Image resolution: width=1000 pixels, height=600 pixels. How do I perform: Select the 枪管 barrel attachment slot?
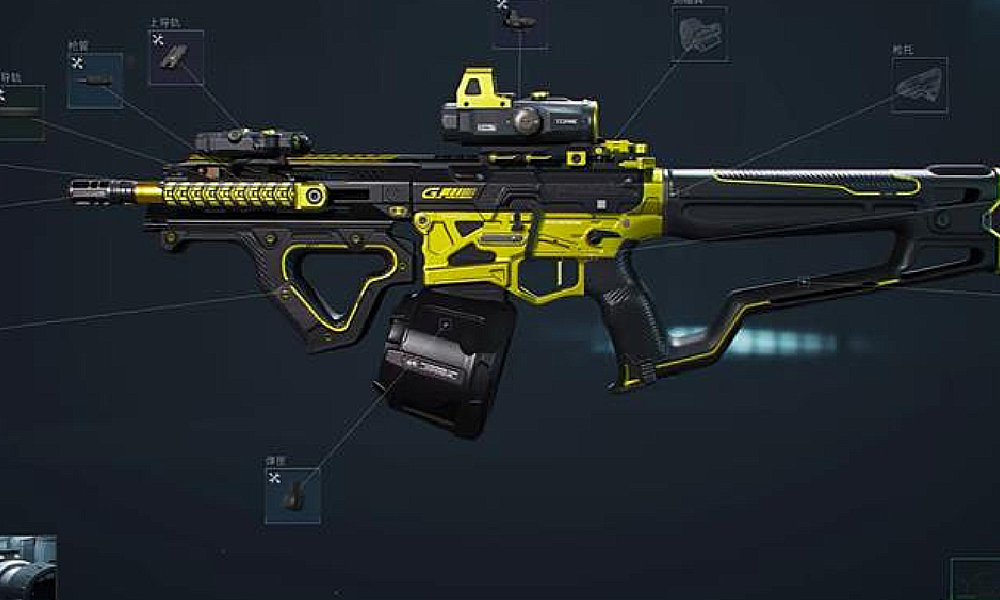pos(95,81)
